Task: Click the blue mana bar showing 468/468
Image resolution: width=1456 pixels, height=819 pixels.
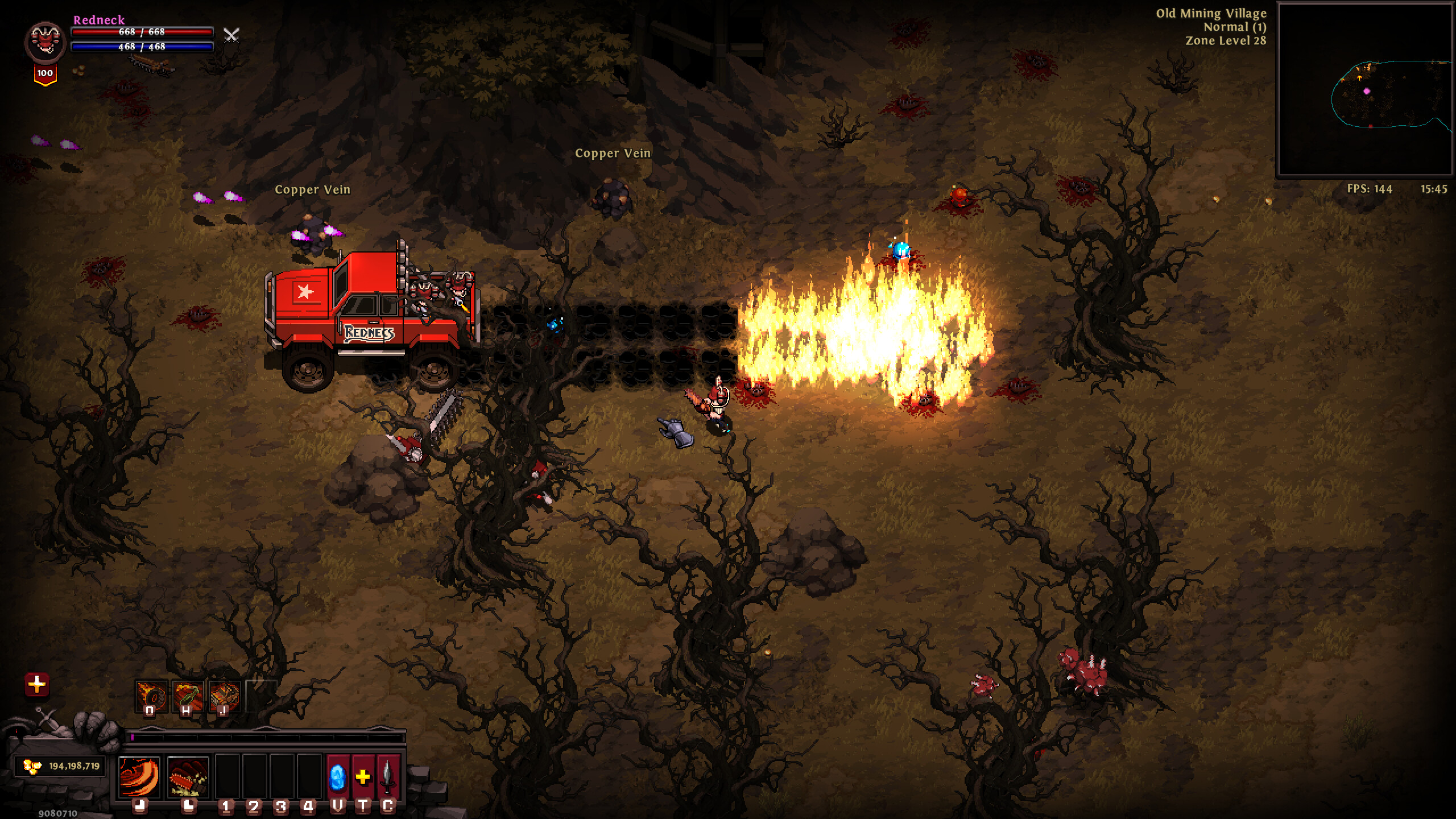Action: (142, 48)
